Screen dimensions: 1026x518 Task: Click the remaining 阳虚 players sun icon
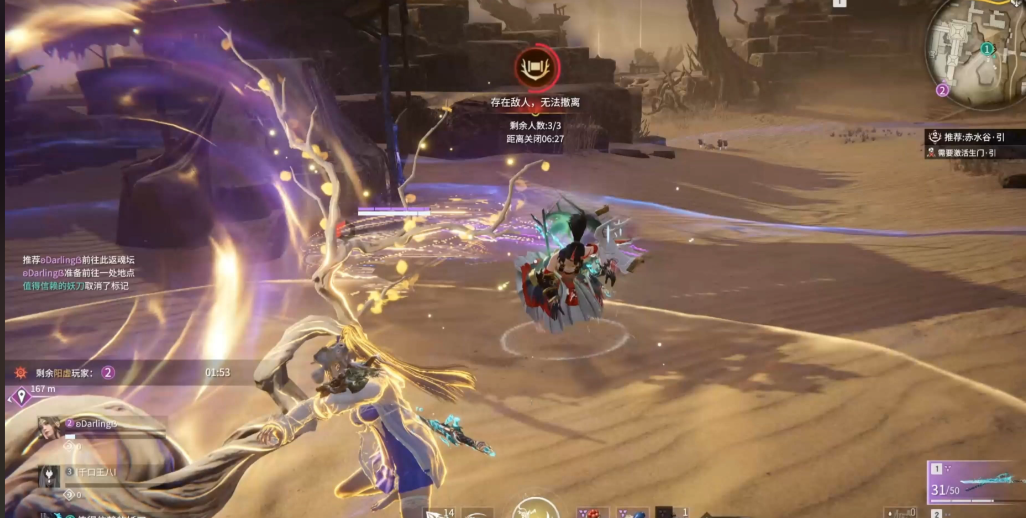(x=20, y=372)
